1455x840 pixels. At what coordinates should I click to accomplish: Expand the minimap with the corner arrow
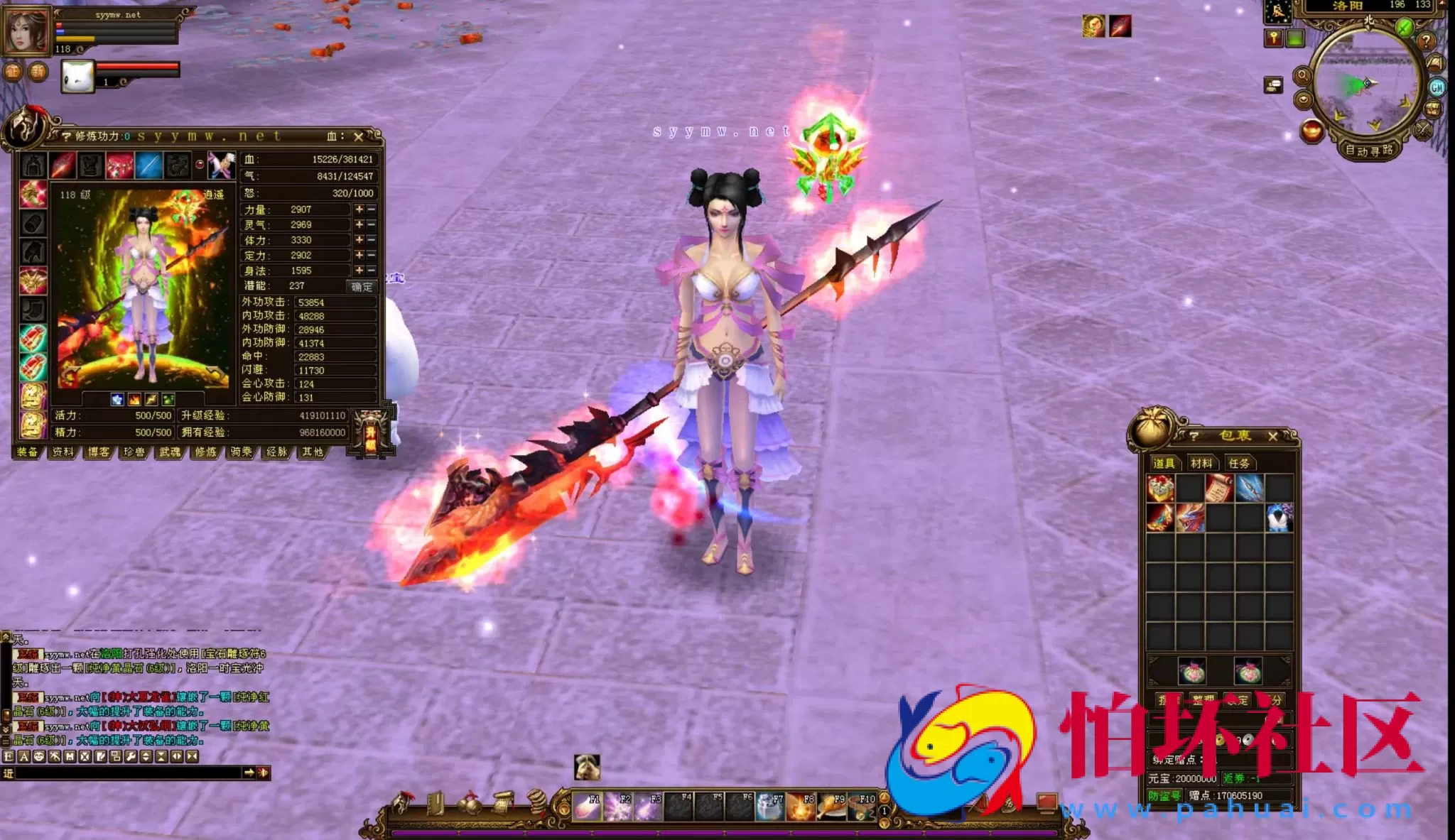click(1442, 6)
